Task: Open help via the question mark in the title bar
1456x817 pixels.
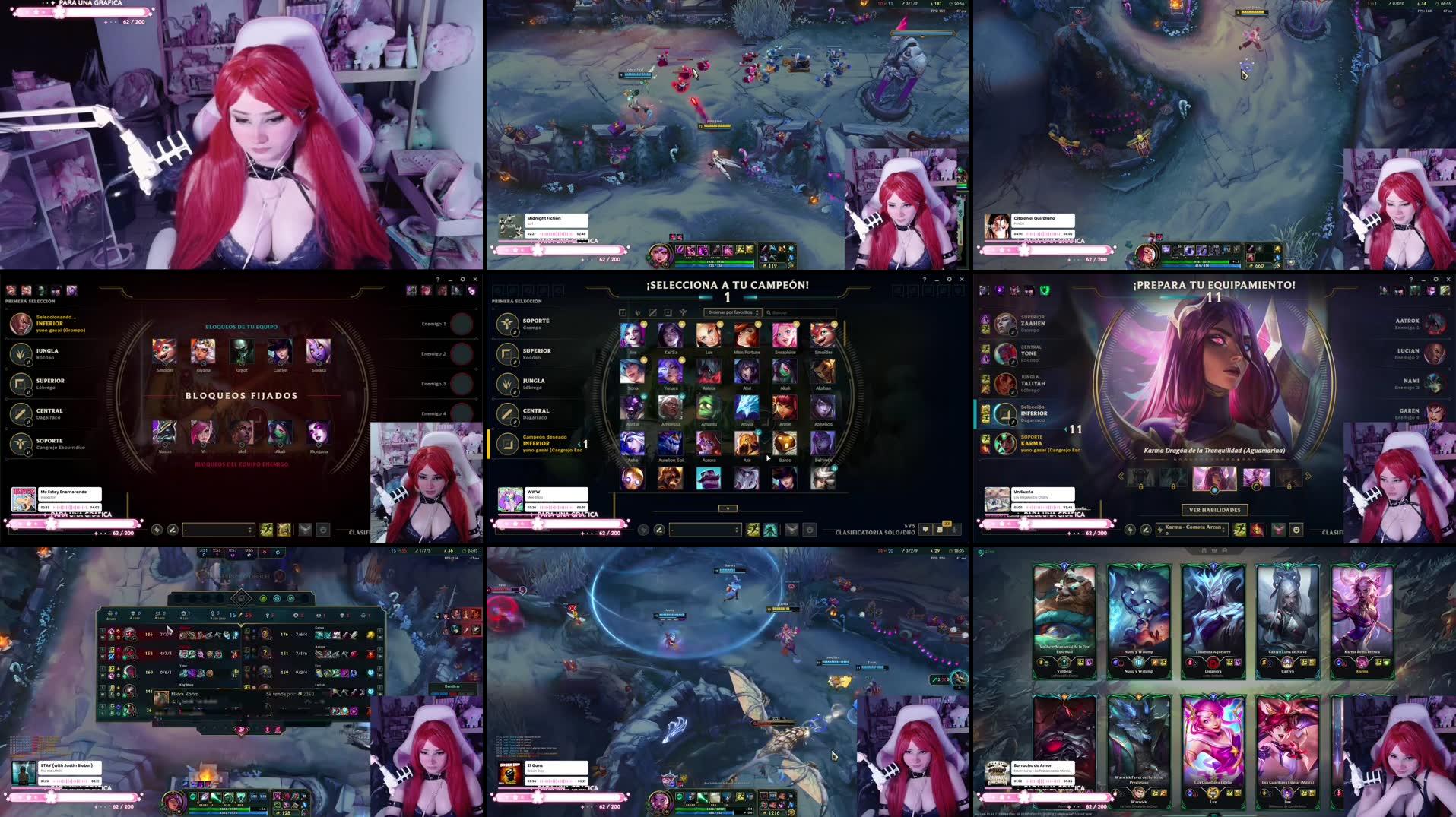Action: click(925, 279)
